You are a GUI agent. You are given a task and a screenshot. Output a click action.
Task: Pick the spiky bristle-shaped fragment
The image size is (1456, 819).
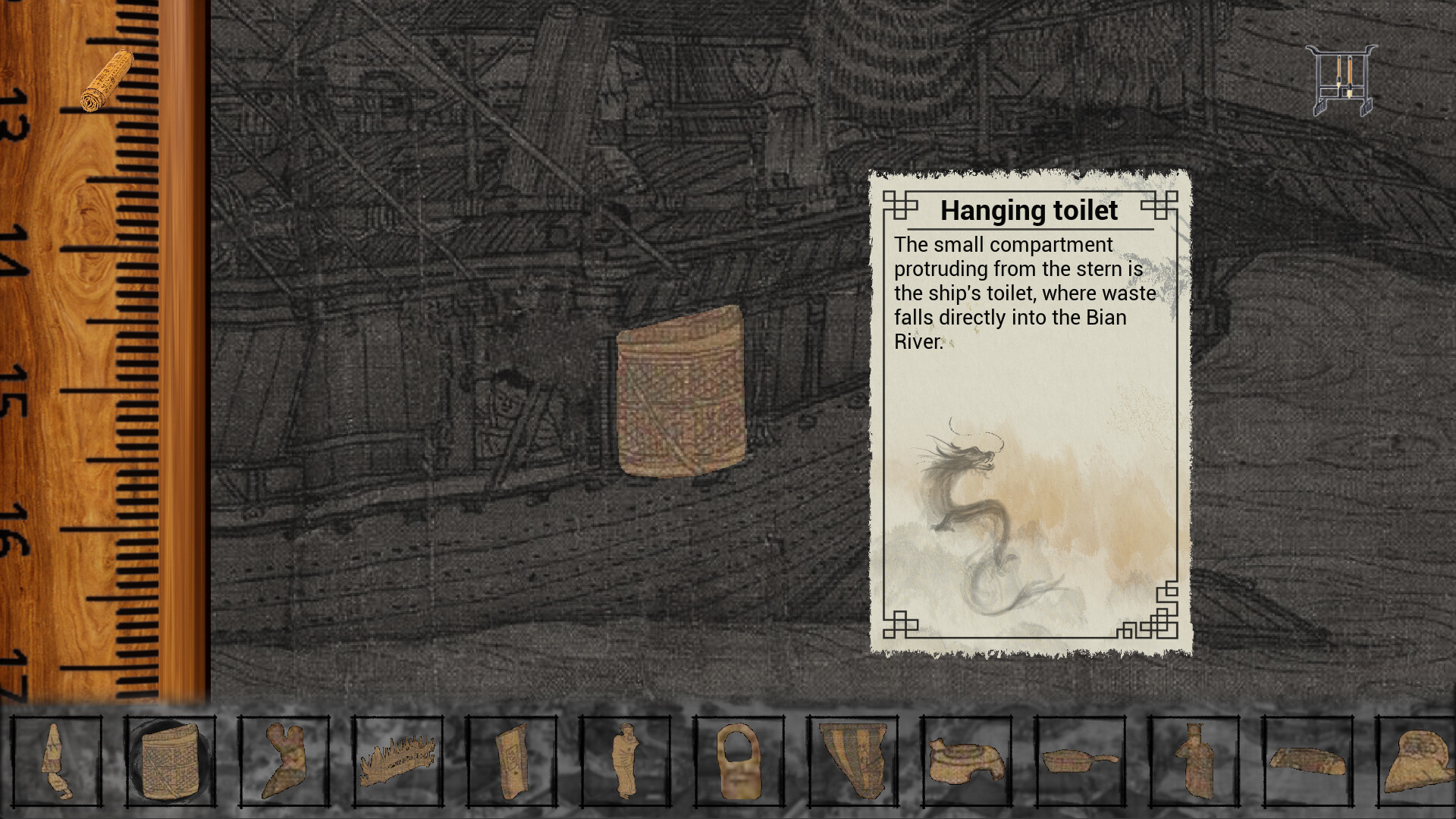coord(397,761)
